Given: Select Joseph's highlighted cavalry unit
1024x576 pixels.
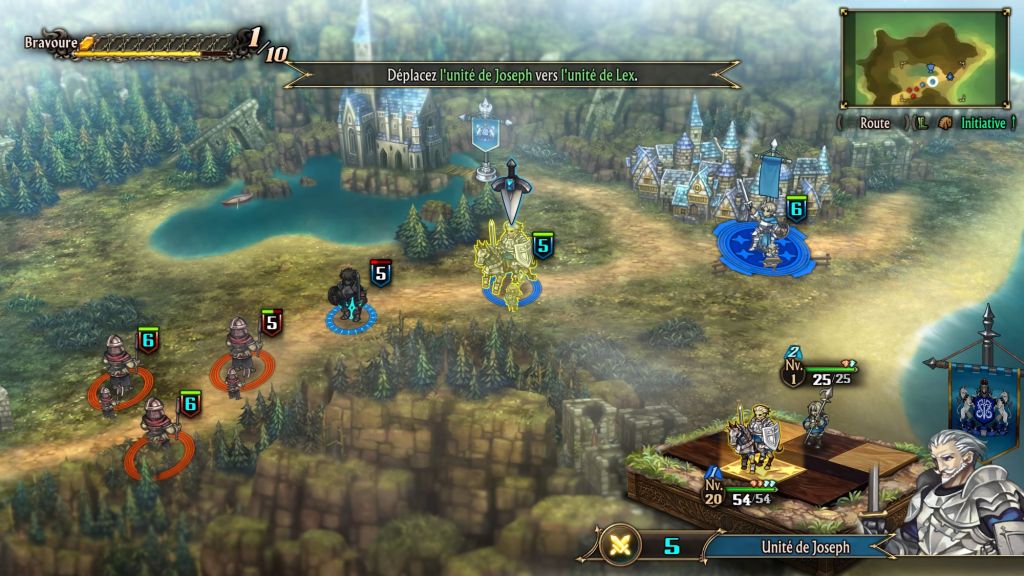Looking at the screenshot, I should click(510, 262).
